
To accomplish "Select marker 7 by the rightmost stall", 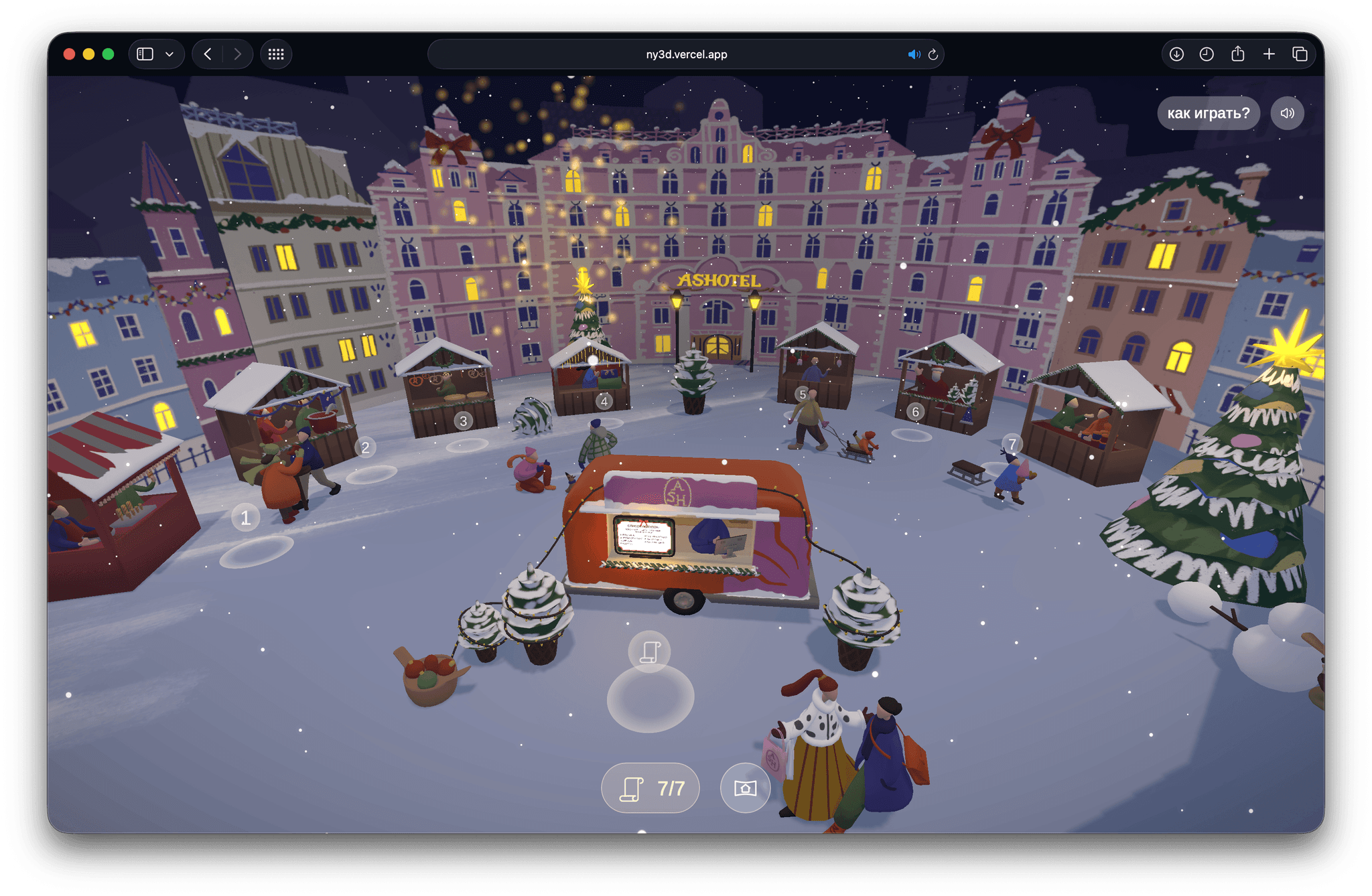I will (1012, 443).
